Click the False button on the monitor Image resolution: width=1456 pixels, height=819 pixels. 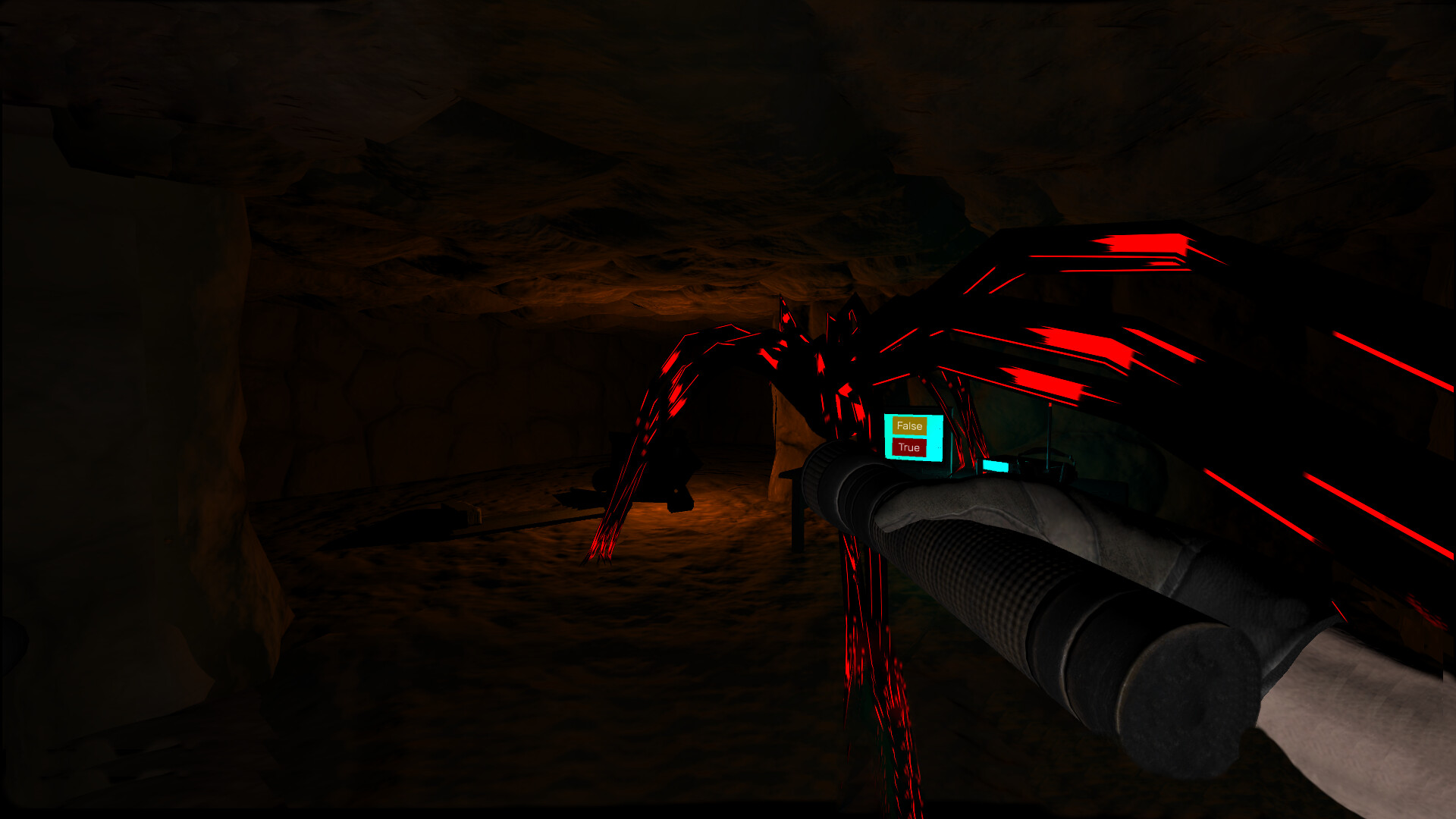tap(910, 425)
